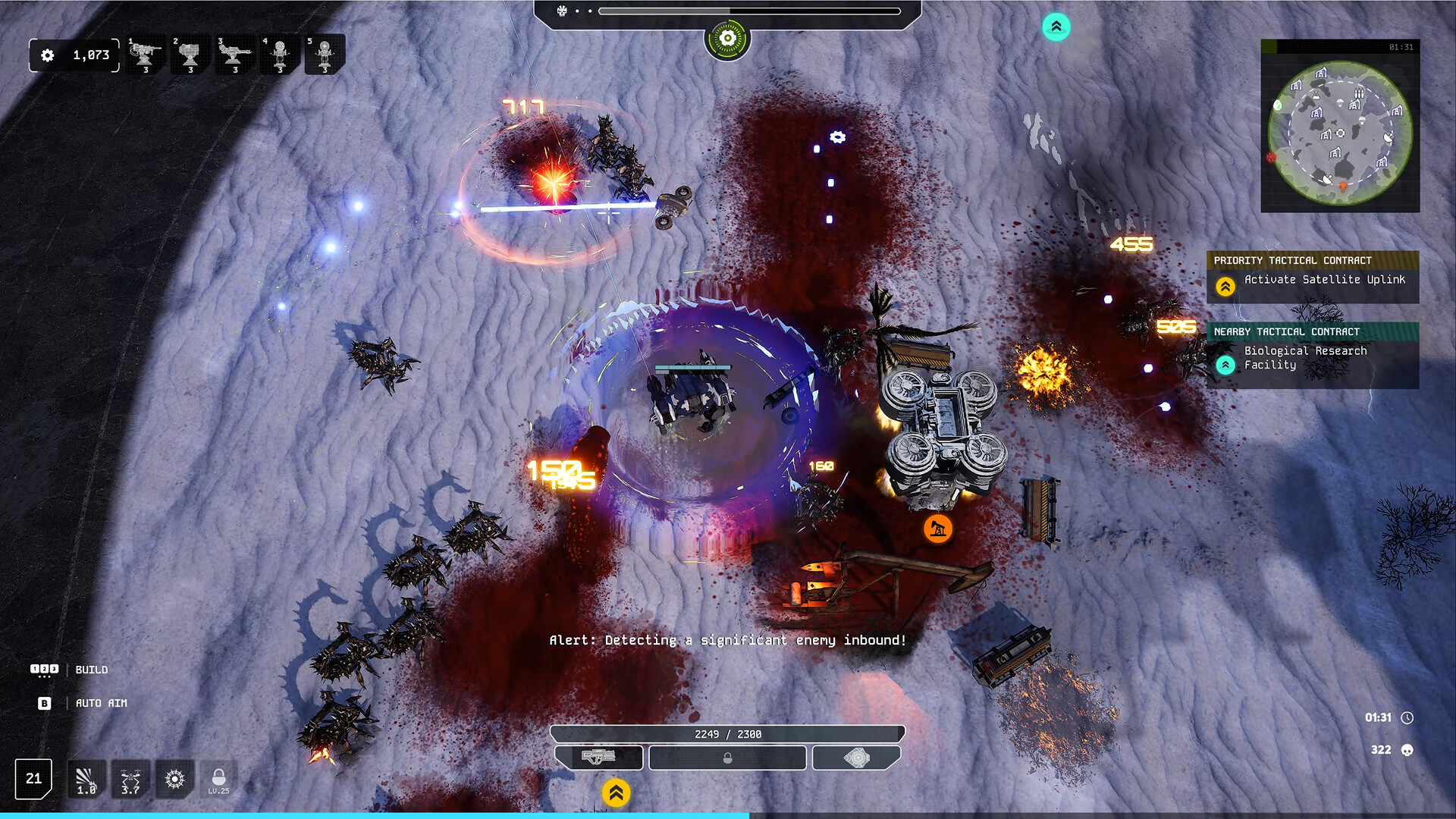Pick the long-barrel turret in build slot 3
The width and height of the screenshot is (1456, 819).
pyautogui.click(x=234, y=55)
